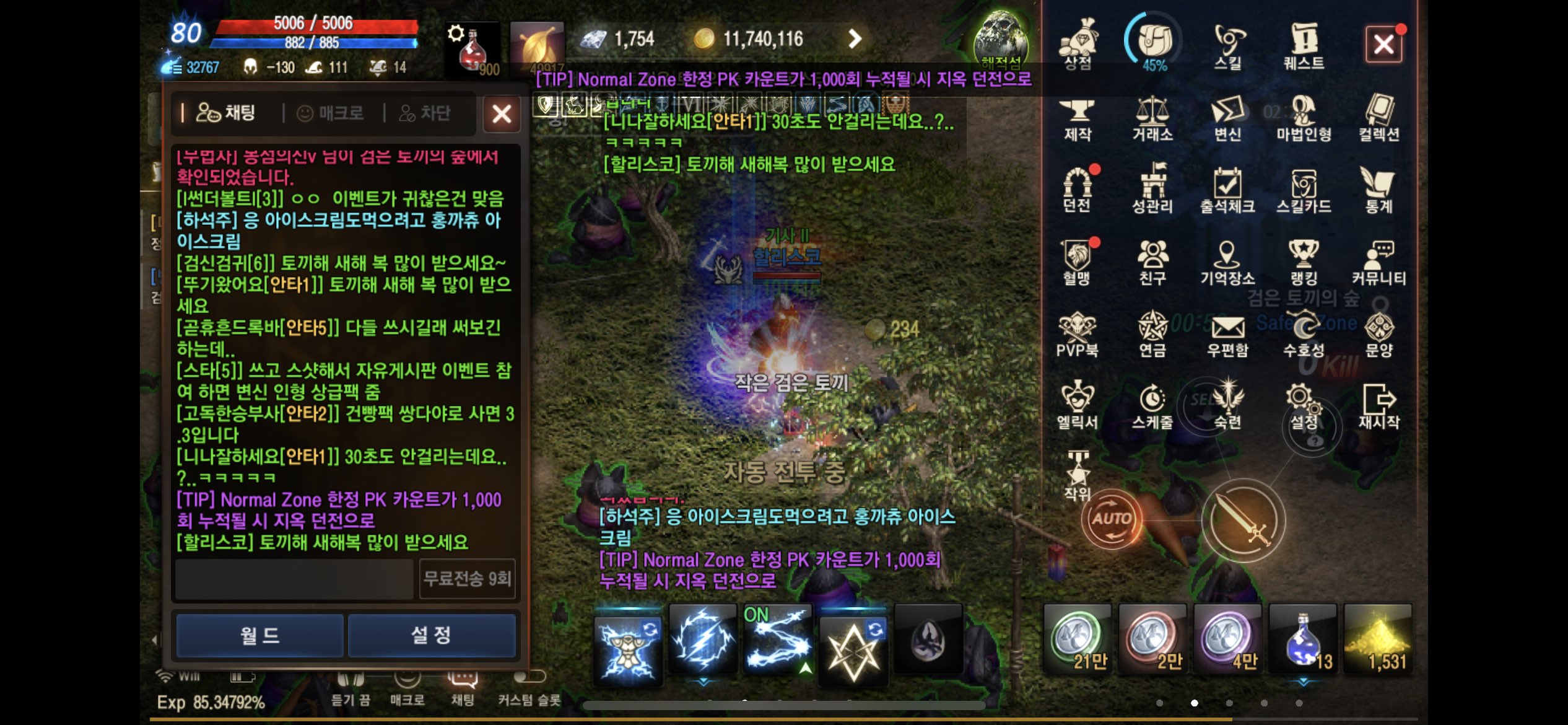Open the 상점 shop menu
Screen dimensions: 1568x725
pos(1078,45)
